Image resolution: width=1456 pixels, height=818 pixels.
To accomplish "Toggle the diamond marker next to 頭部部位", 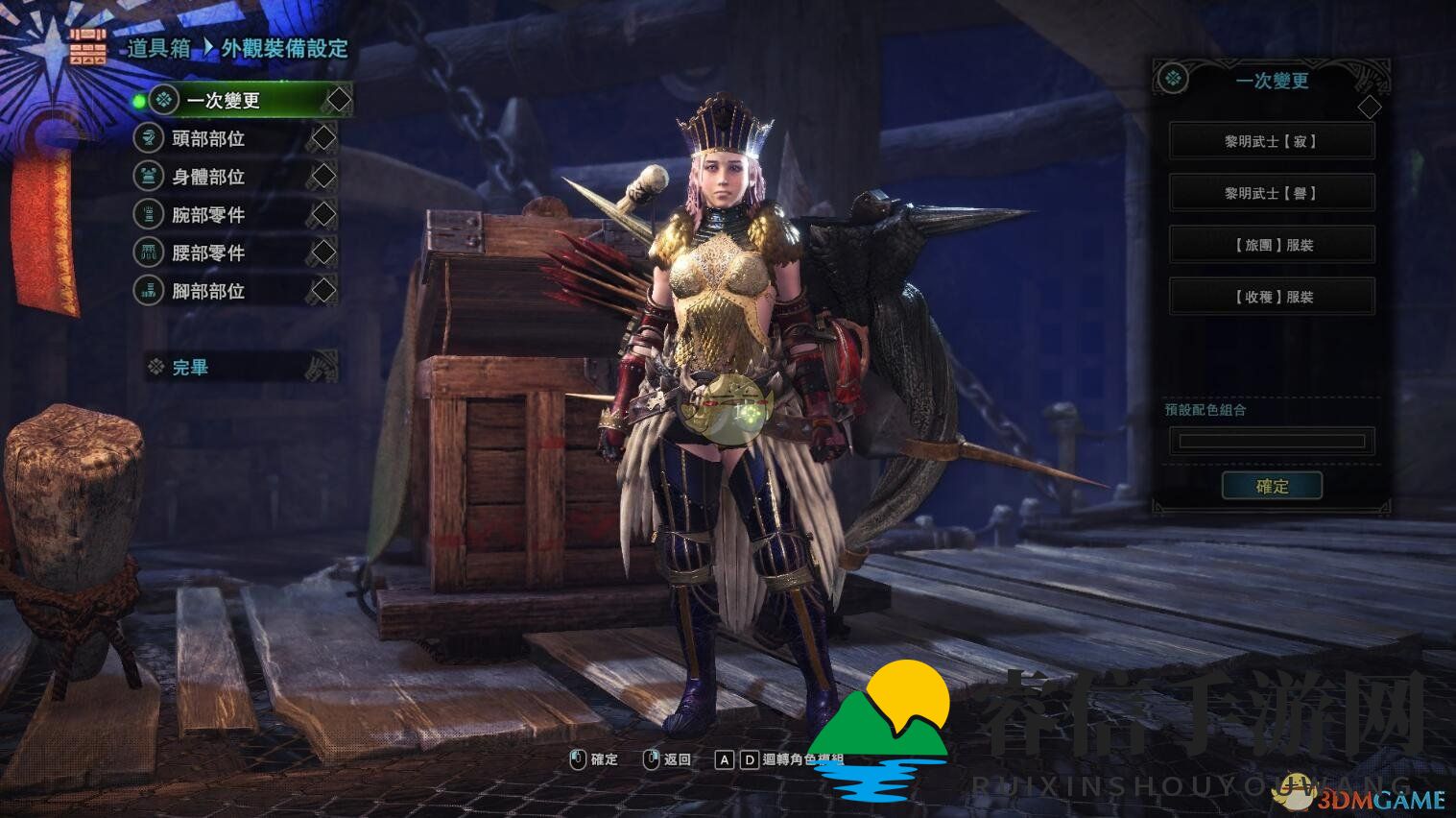I will click(322, 138).
